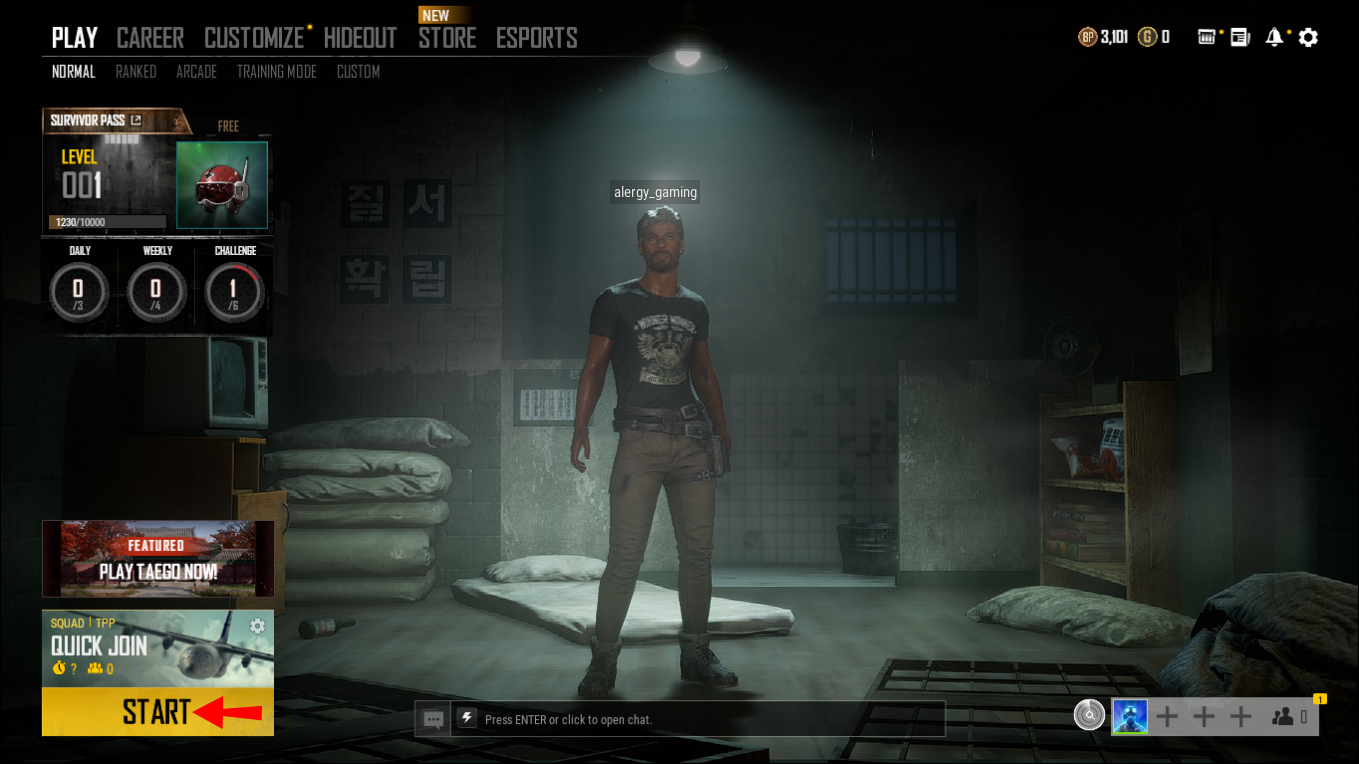
Task: Click the Play Taego Now featured banner
Action: (x=158, y=559)
